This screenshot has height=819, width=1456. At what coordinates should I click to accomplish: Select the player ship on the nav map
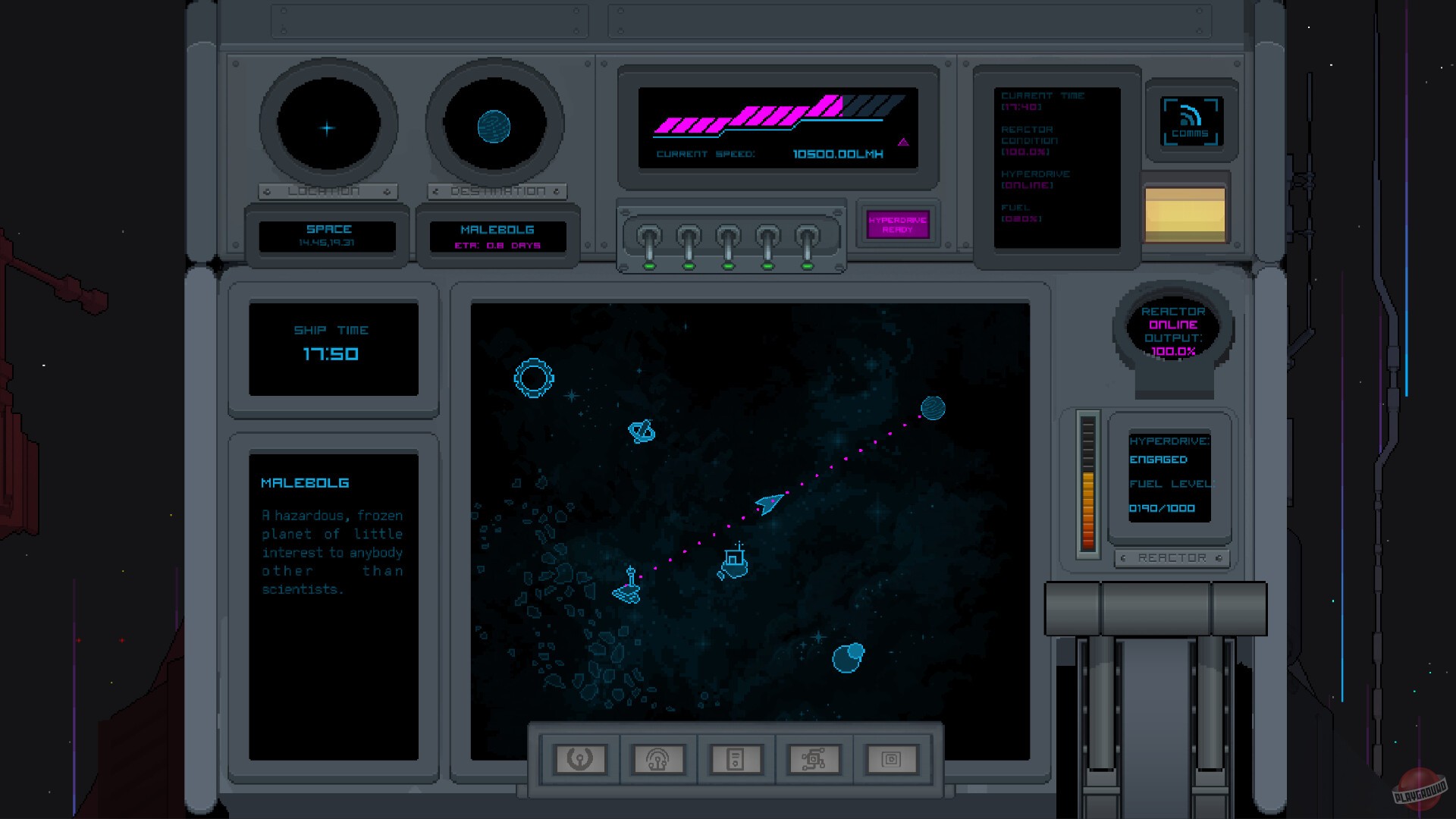coord(768,502)
